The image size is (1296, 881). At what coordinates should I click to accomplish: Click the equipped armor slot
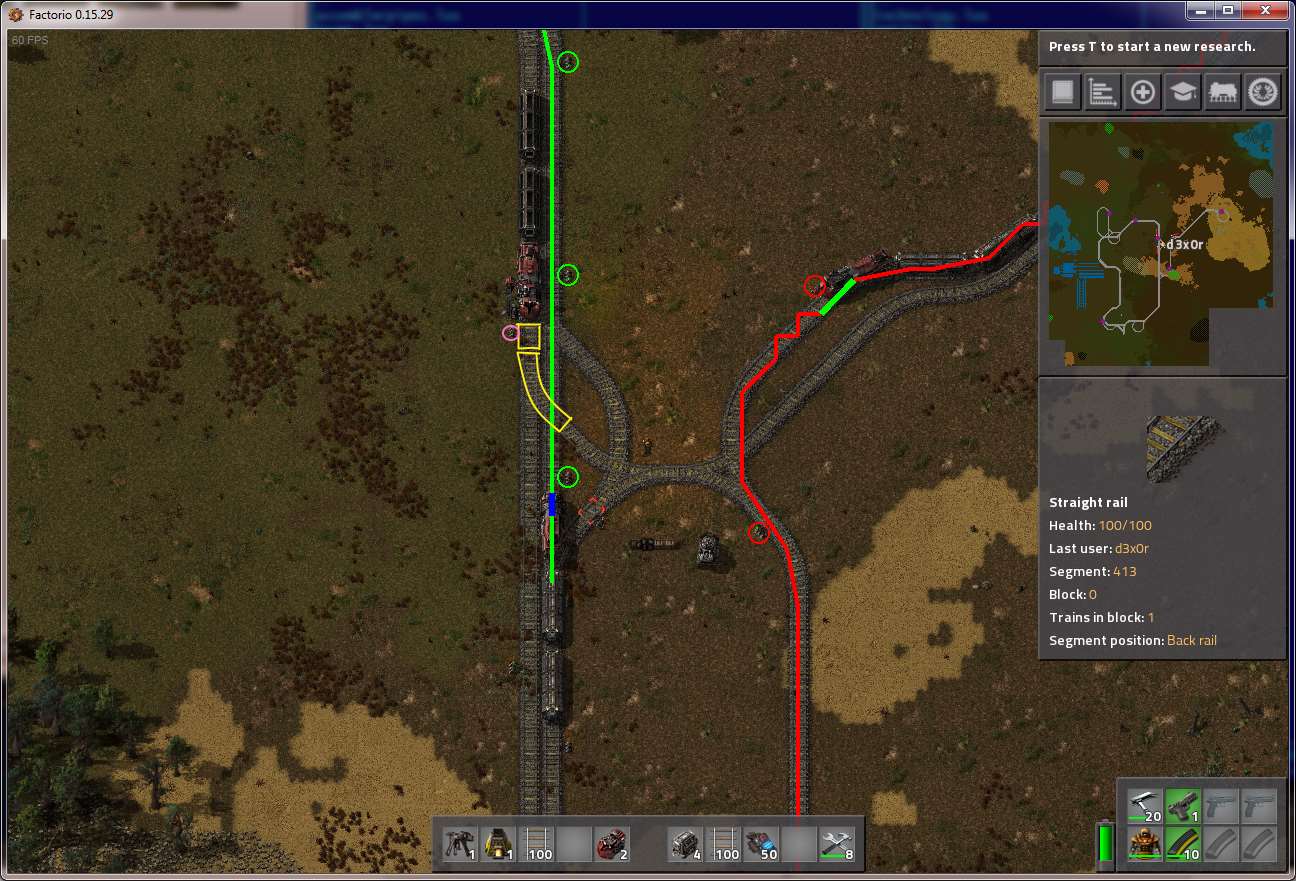click(1143, 845)
